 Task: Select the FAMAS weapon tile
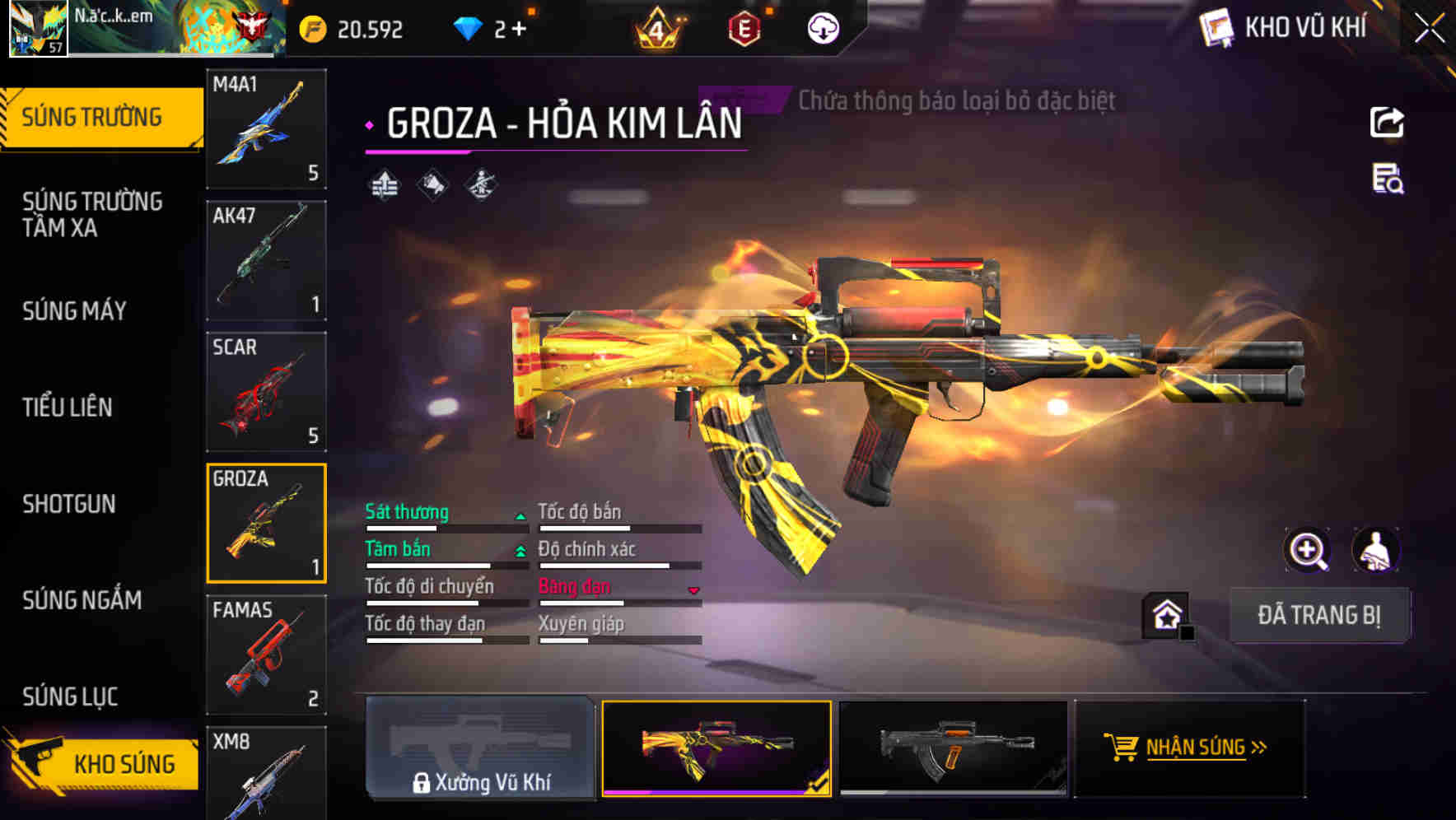click(x=266, y=655)
